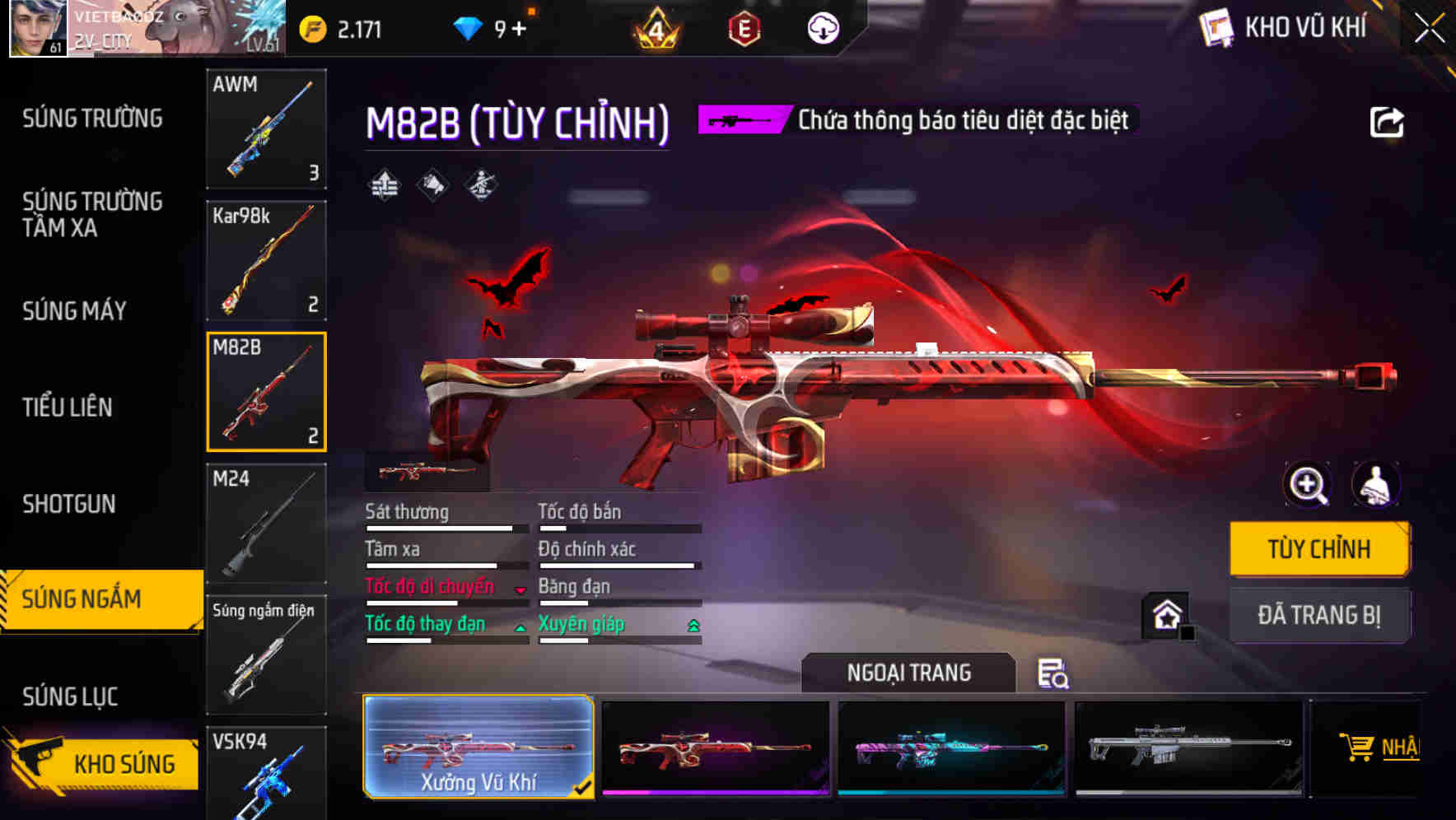
Task: Open the share icon at top right
Action: 1388,121
